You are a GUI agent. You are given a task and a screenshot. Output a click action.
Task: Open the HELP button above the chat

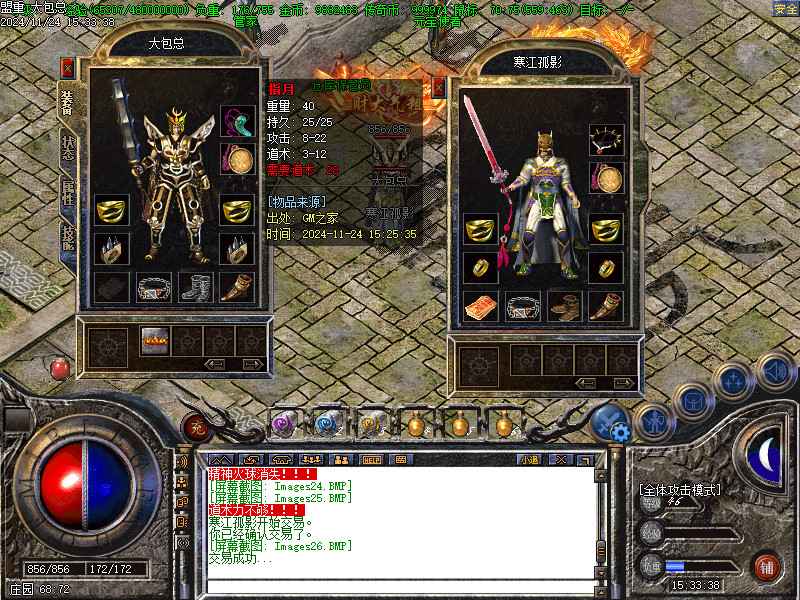[373, 459]
